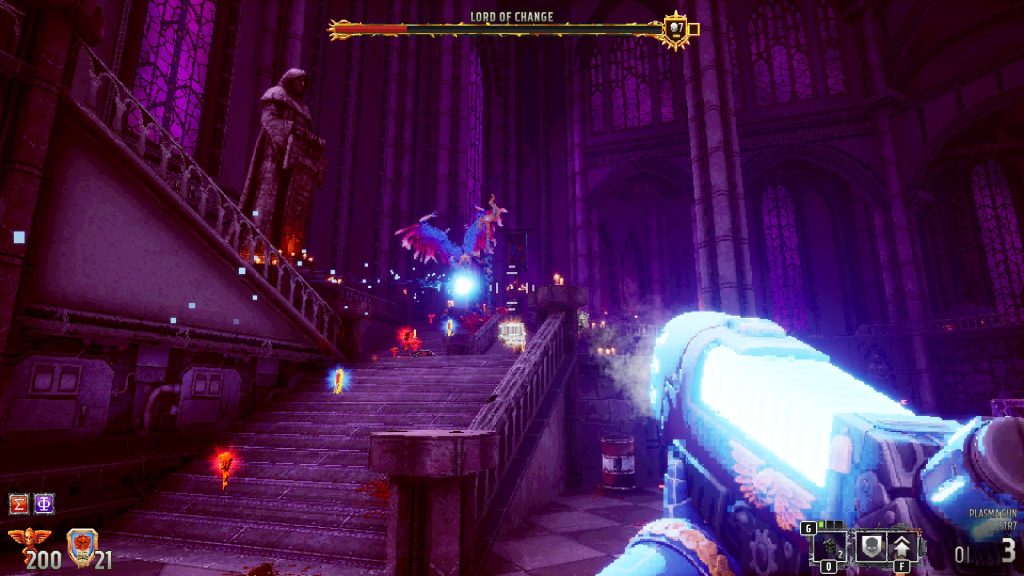Select the grenade slot
Viewport: 1024px width, 576px height.
coord(829,547)
